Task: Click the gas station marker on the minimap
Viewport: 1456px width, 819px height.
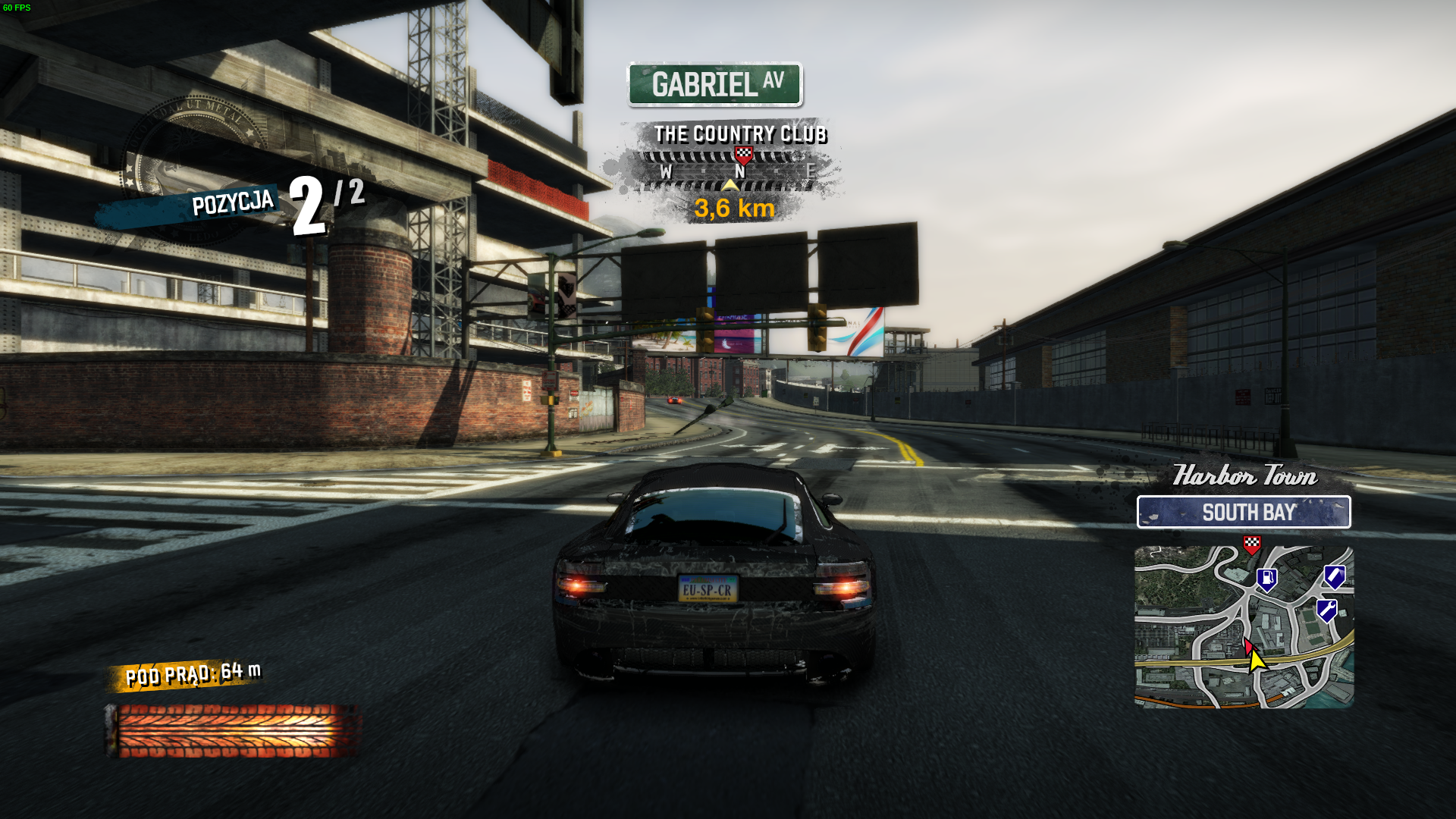Action: tap(1266, 580)
